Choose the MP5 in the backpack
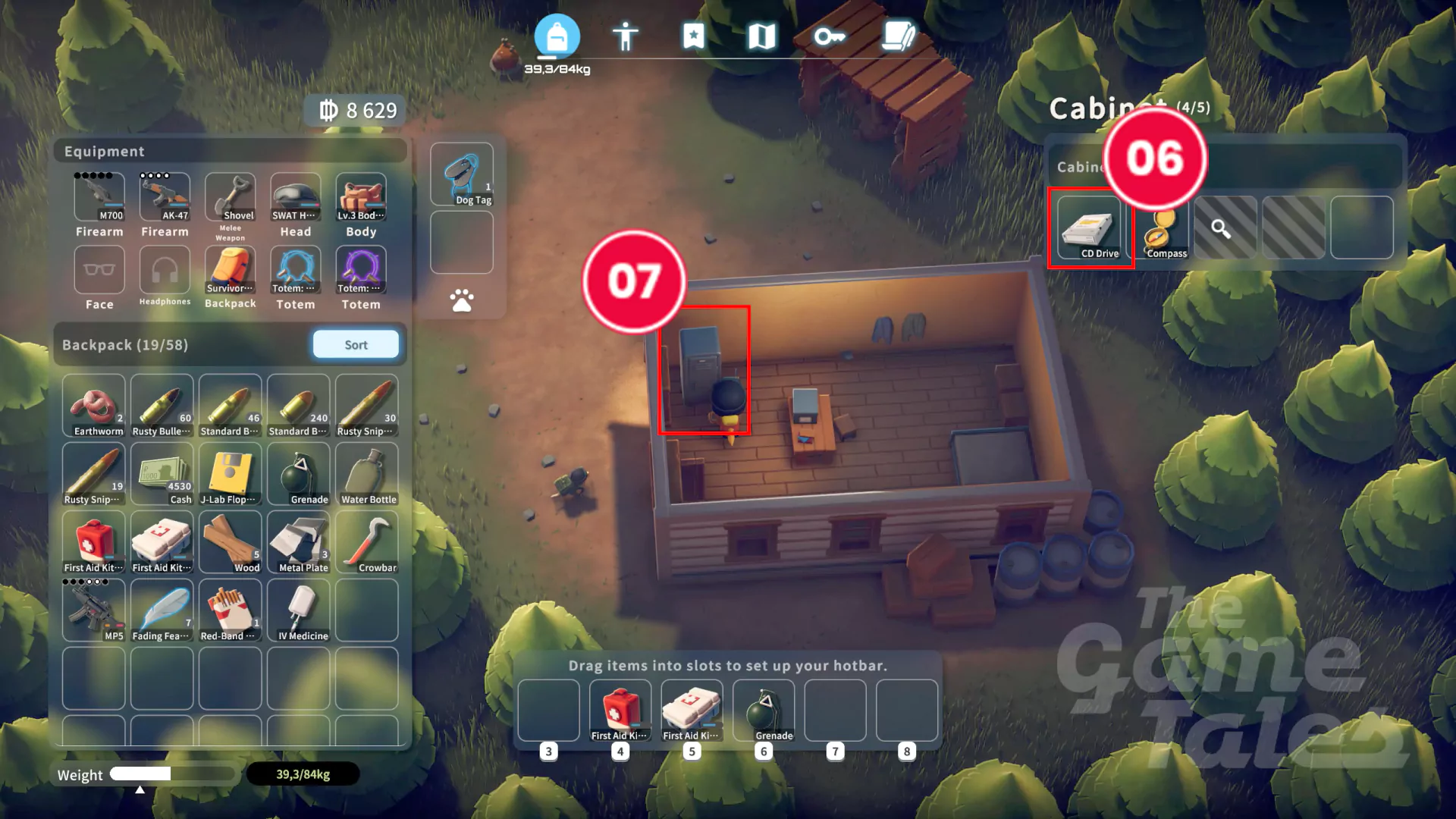 click(94, 610)
